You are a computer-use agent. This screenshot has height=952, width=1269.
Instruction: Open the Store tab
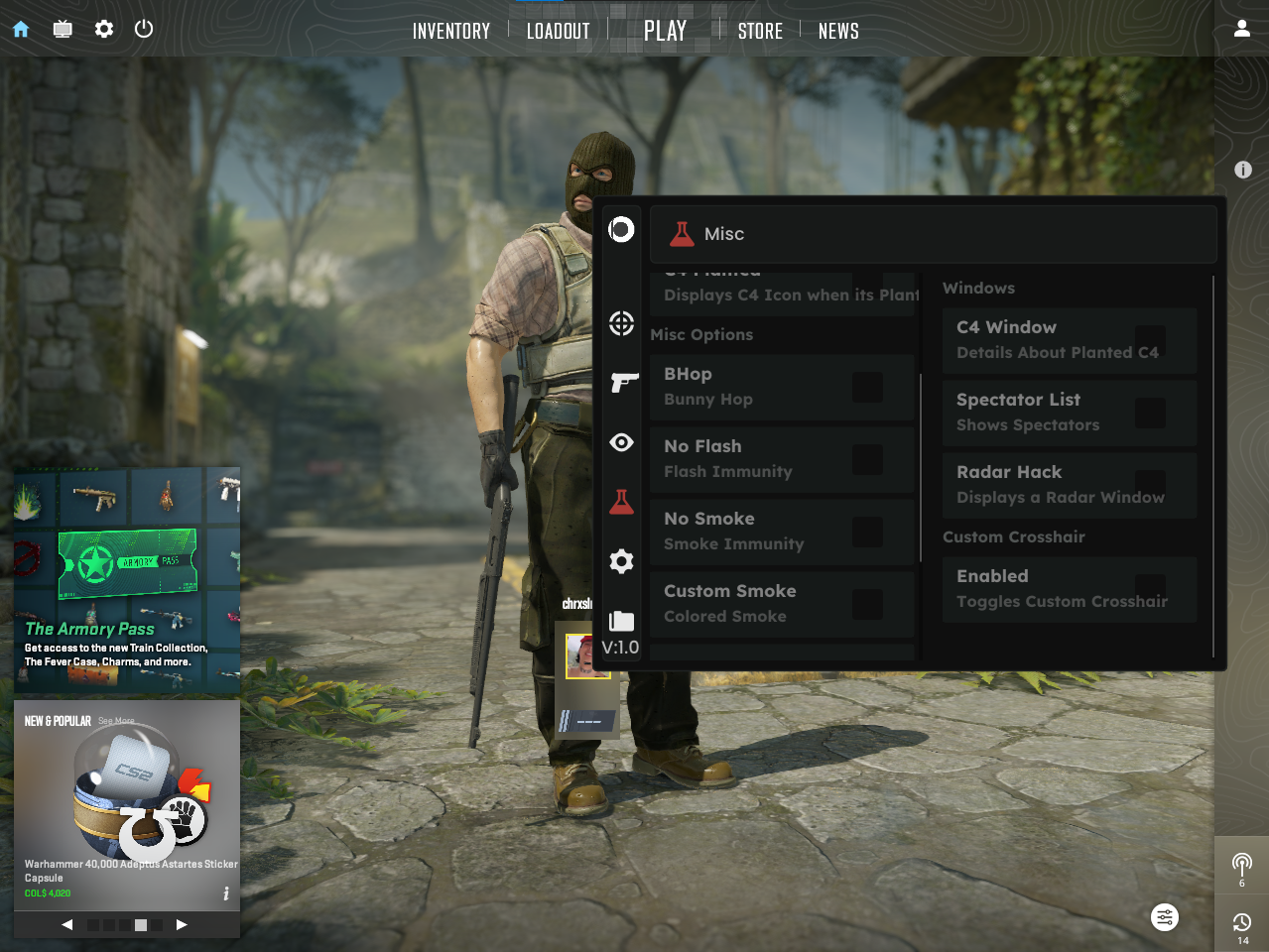tap(760, 31)
